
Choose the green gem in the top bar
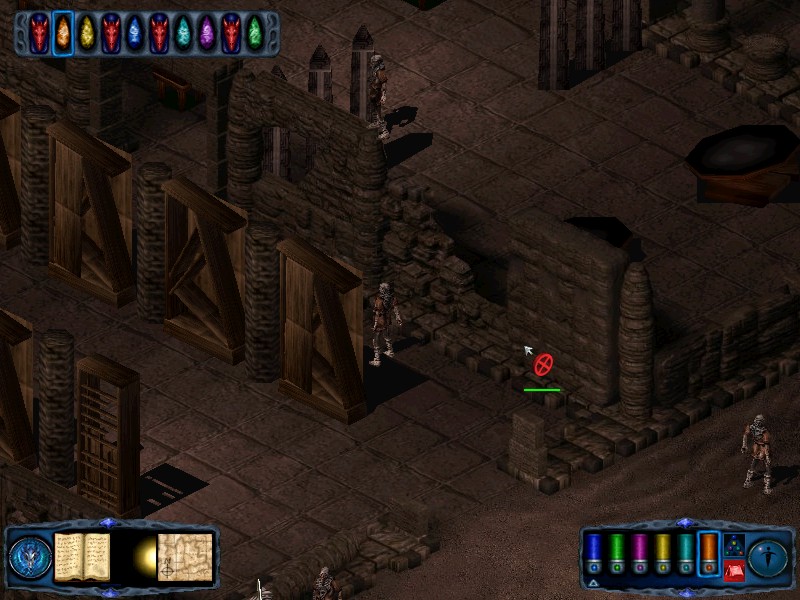pos(255,33)
